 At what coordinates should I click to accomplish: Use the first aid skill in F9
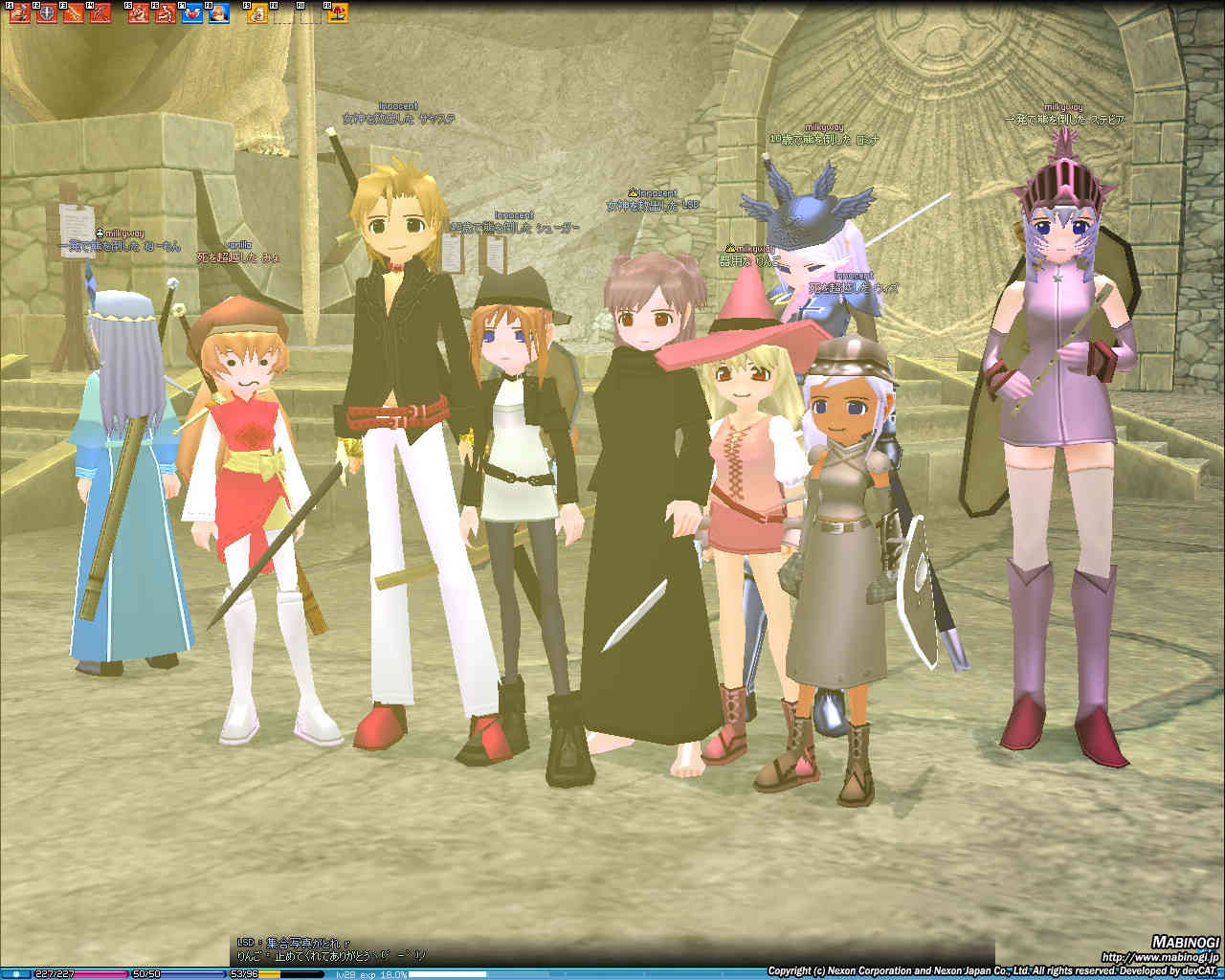coord(257,13)
